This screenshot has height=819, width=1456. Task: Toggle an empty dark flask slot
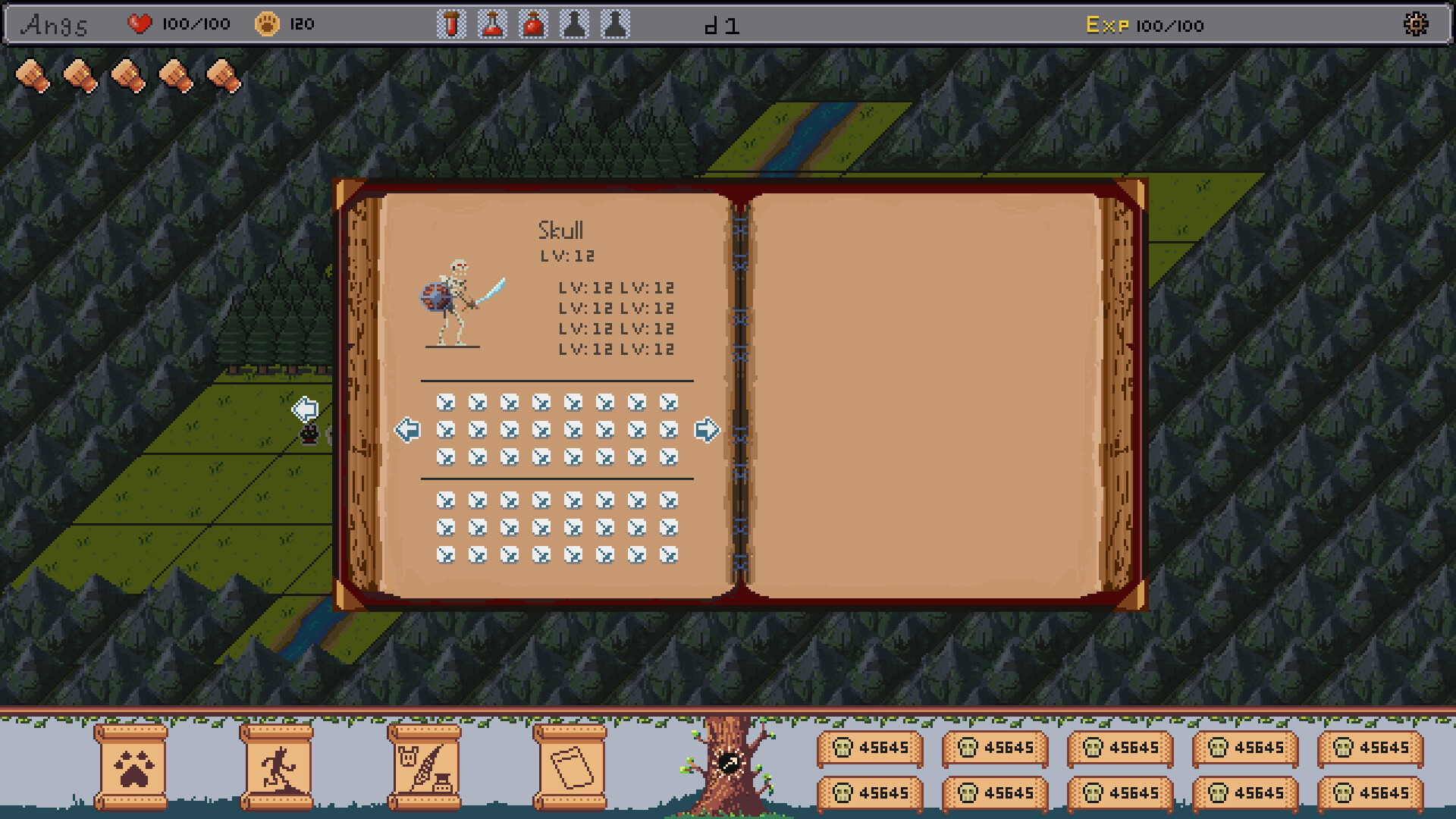pos(574,24)
